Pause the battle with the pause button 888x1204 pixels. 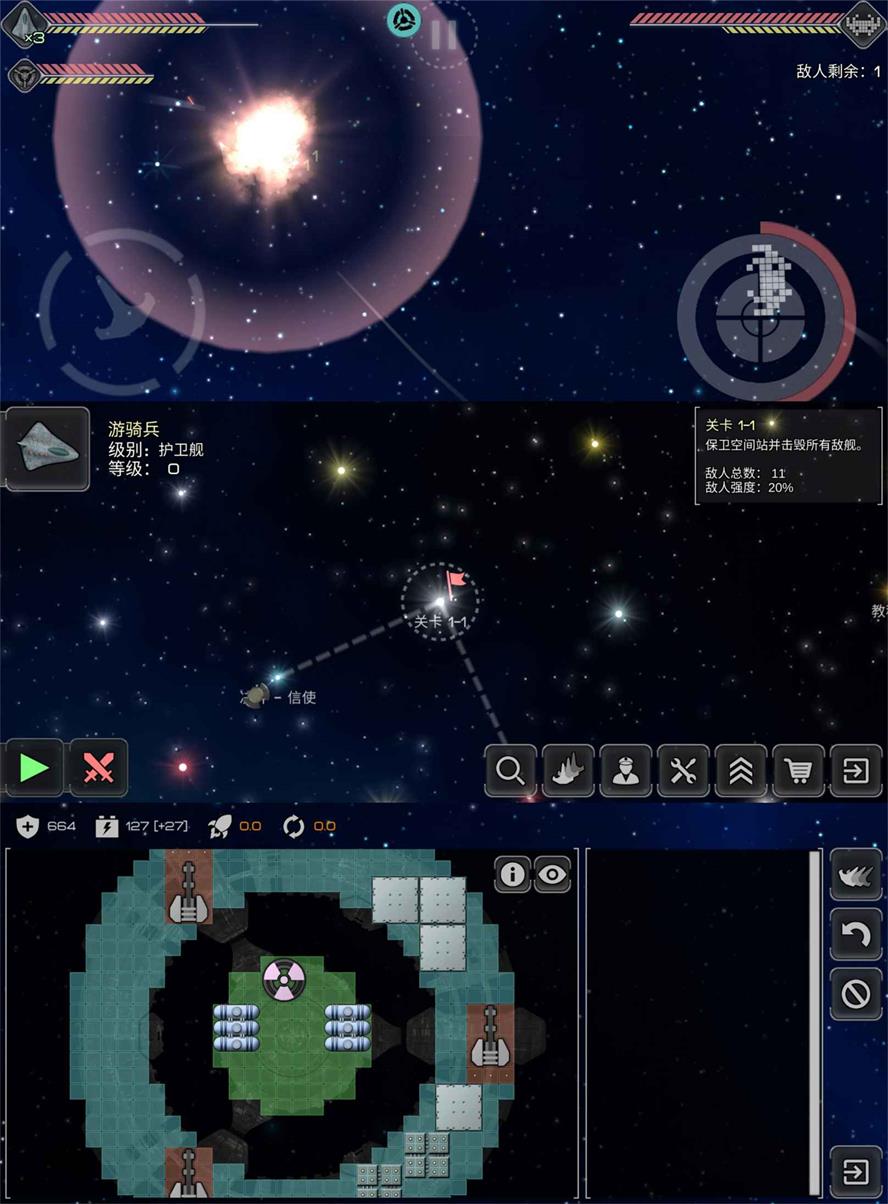click(444, 35)
